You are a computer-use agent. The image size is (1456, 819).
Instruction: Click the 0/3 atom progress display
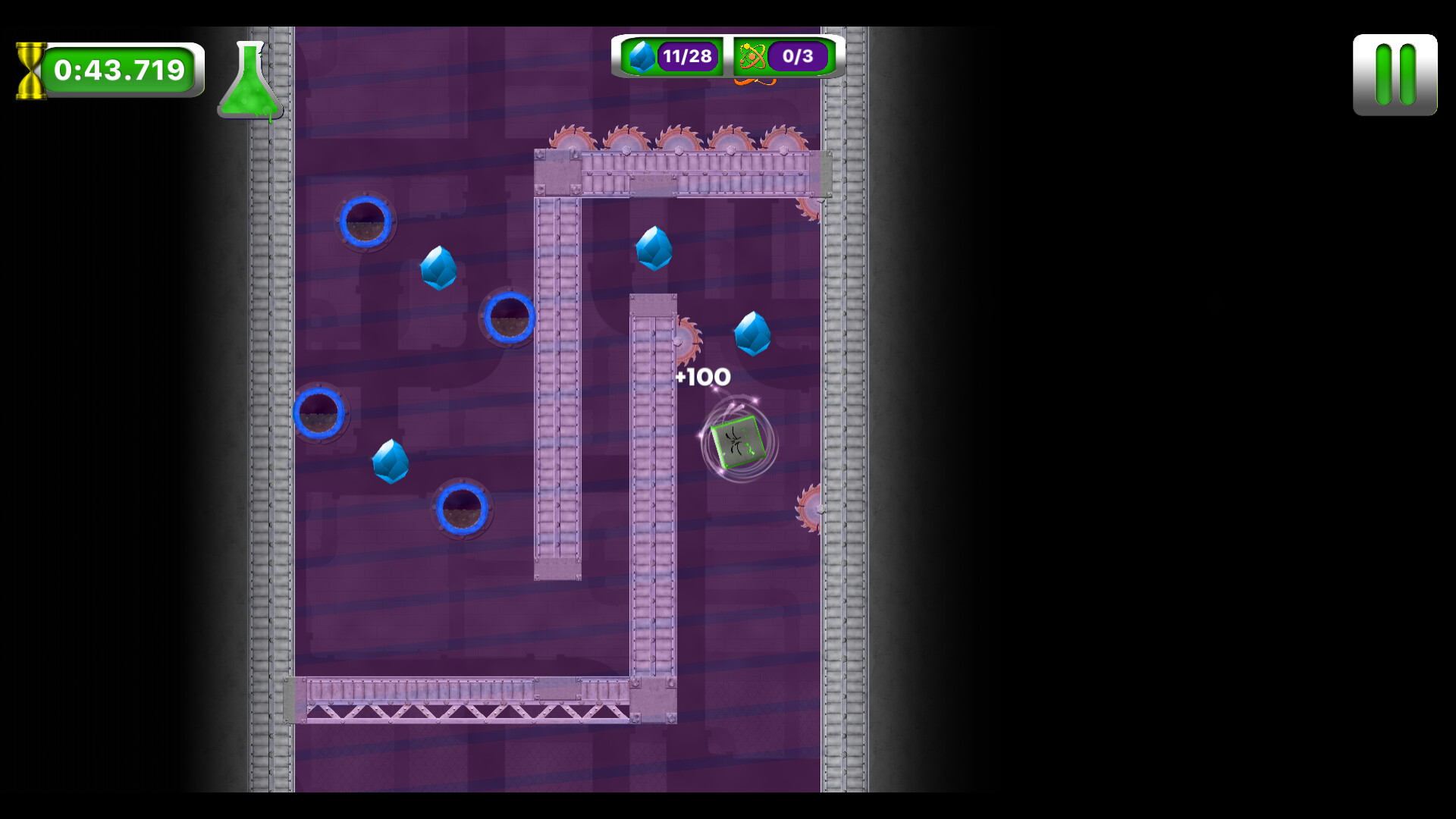tap(799, 55)
